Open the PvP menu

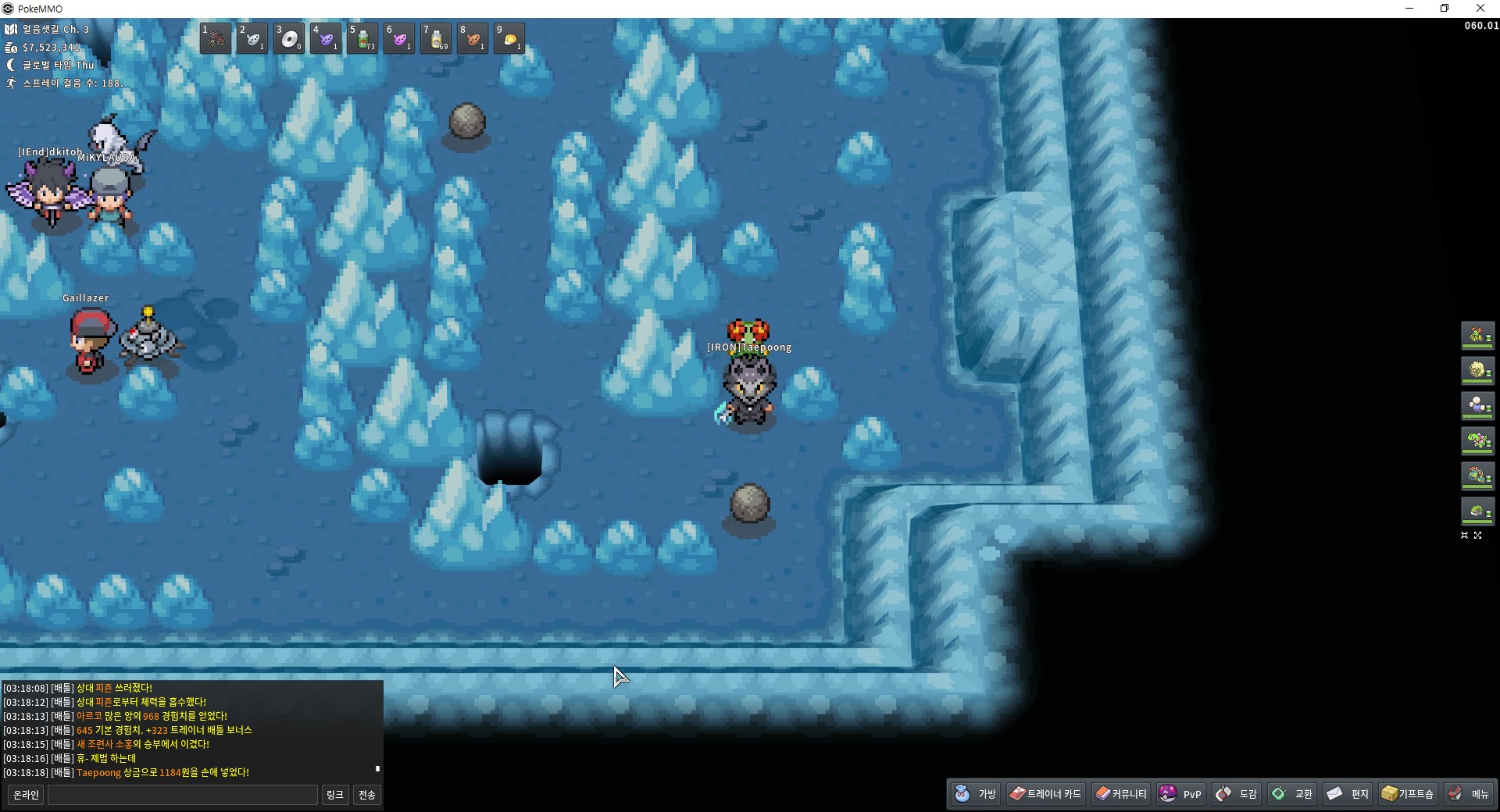[1181, 794]
